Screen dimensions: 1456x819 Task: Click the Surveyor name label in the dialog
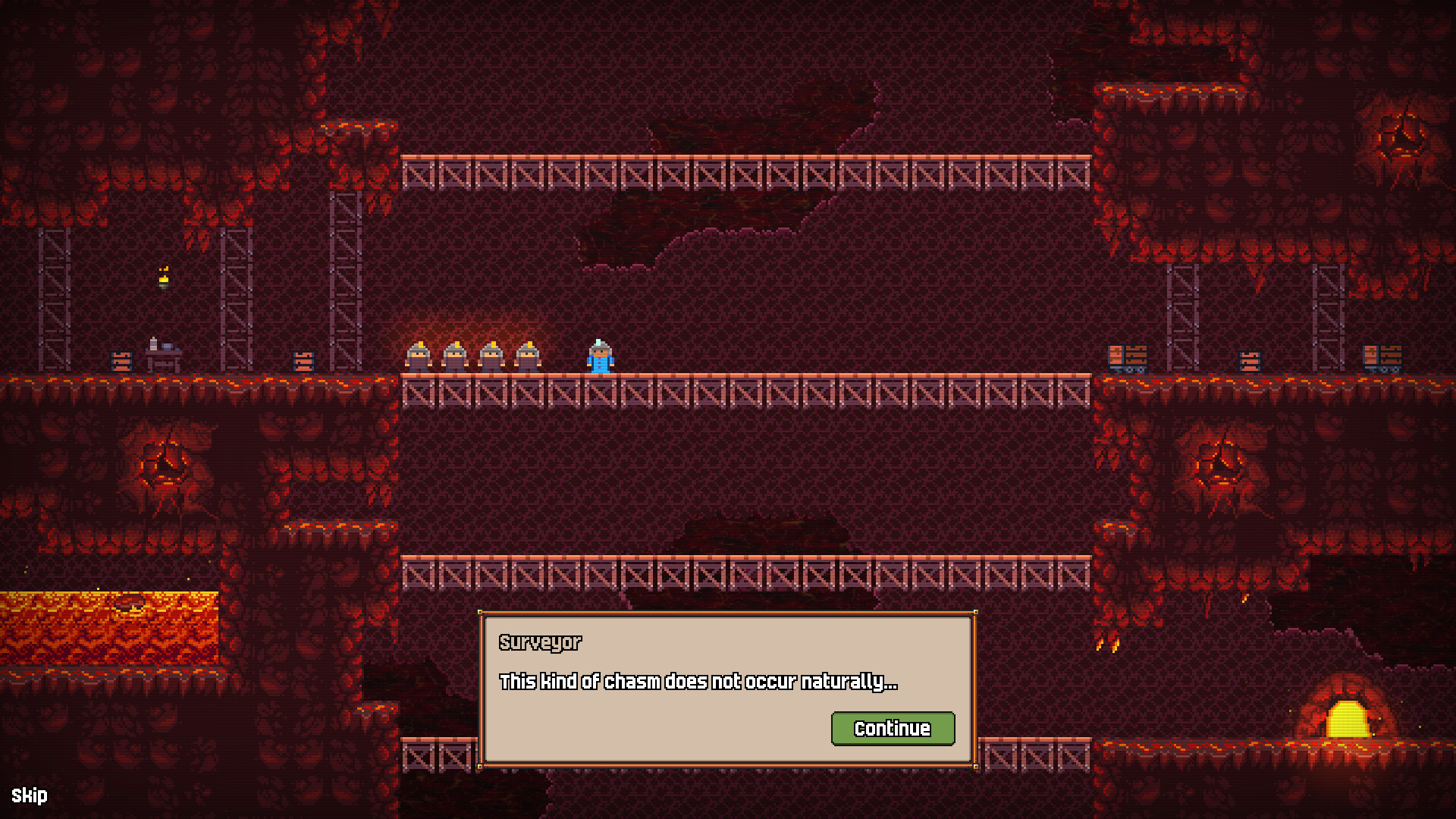click(x=540, y=642)
